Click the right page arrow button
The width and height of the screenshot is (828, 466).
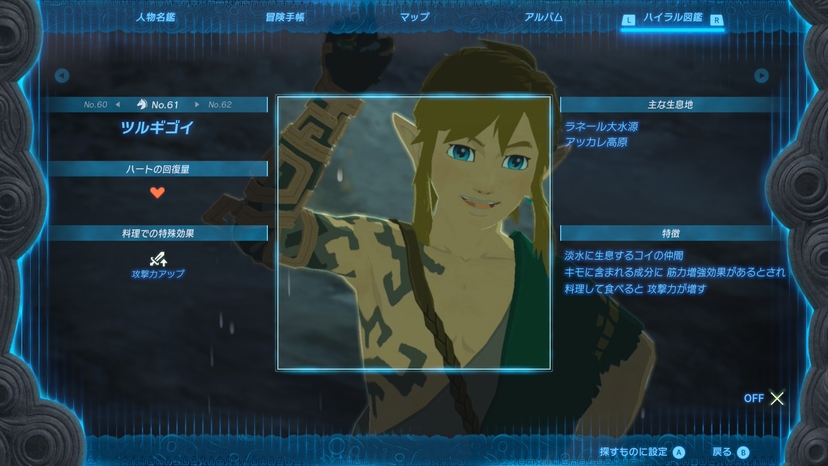tap(762, 75)
